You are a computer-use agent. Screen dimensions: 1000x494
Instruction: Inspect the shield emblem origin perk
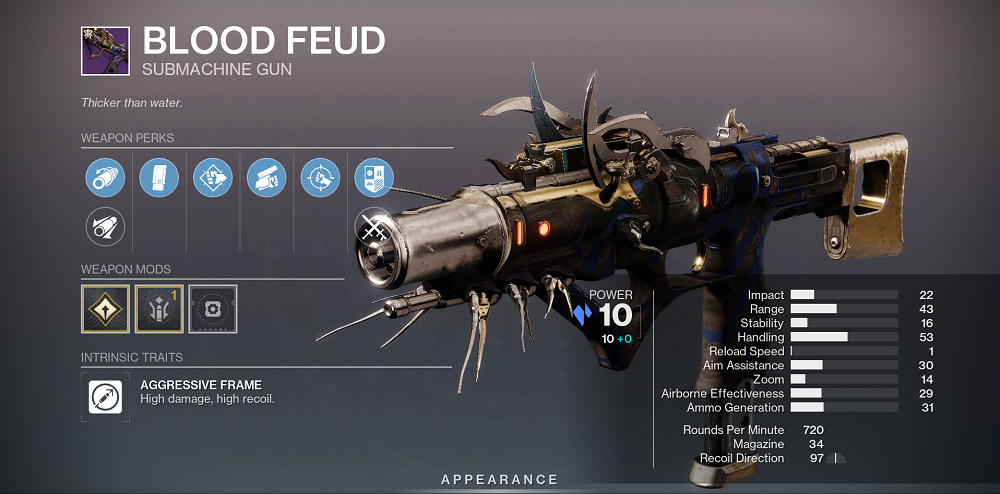point(374,177)
